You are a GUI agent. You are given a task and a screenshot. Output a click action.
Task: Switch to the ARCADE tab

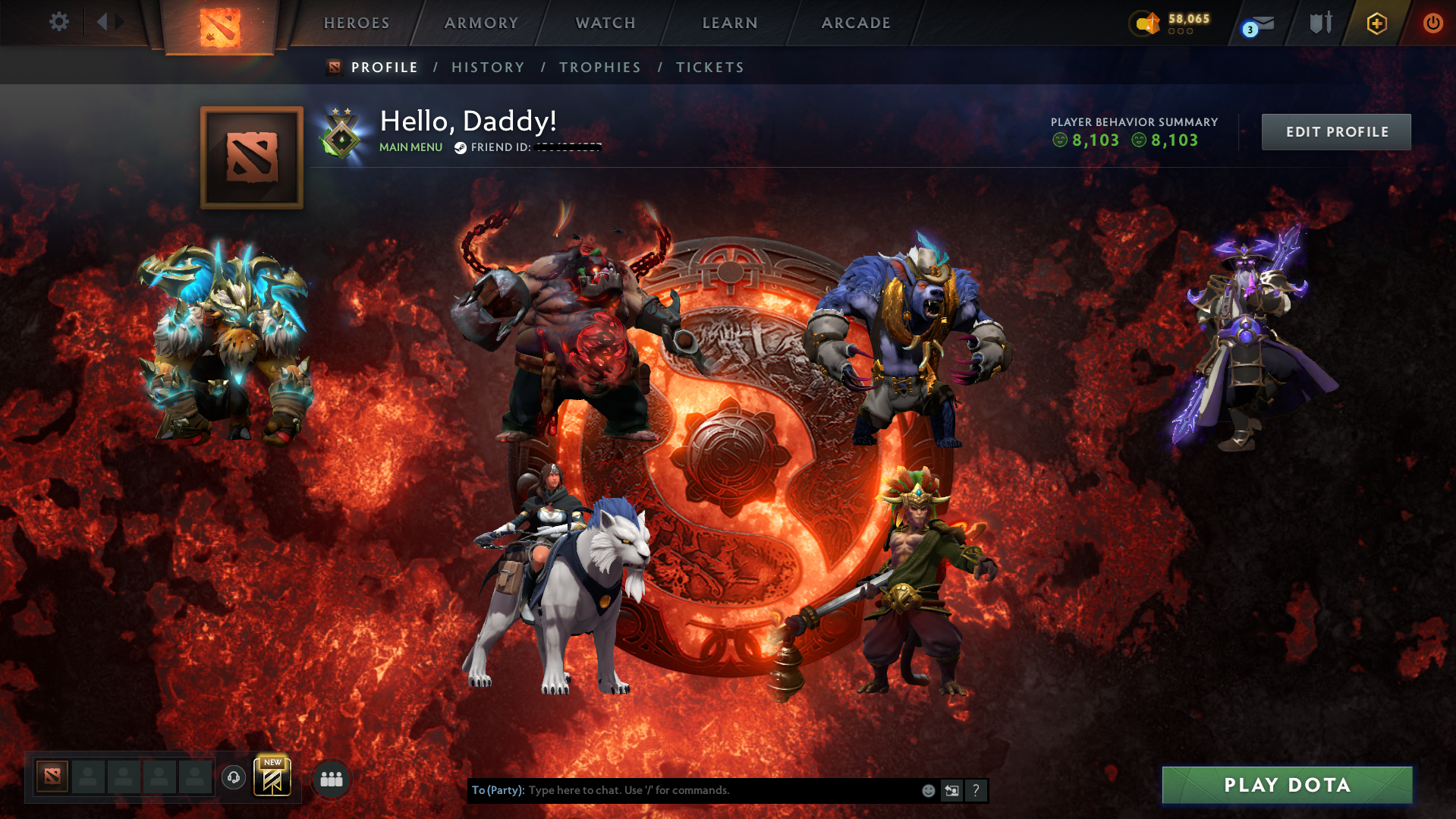pyautogui.click(x=855, y=23)
